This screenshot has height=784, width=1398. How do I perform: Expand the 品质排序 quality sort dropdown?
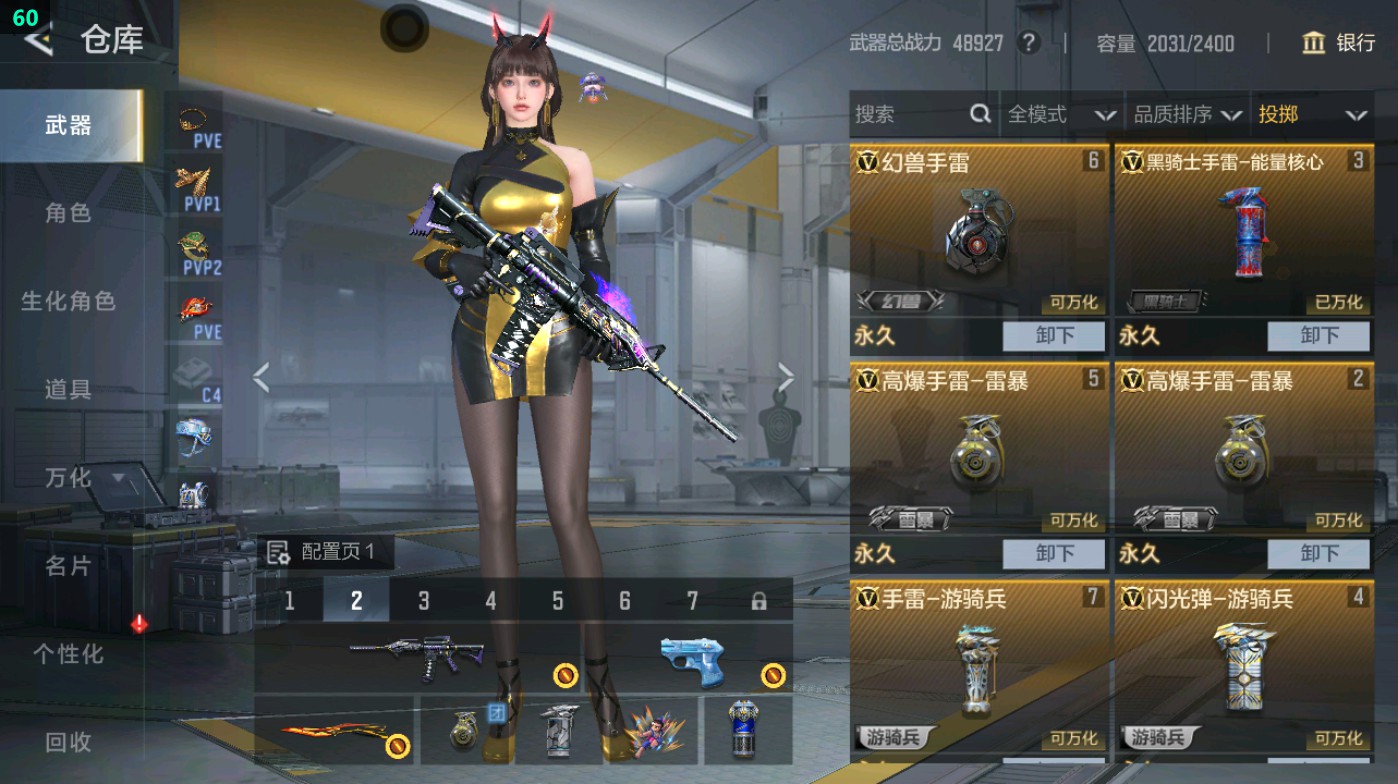point(1194,115)
